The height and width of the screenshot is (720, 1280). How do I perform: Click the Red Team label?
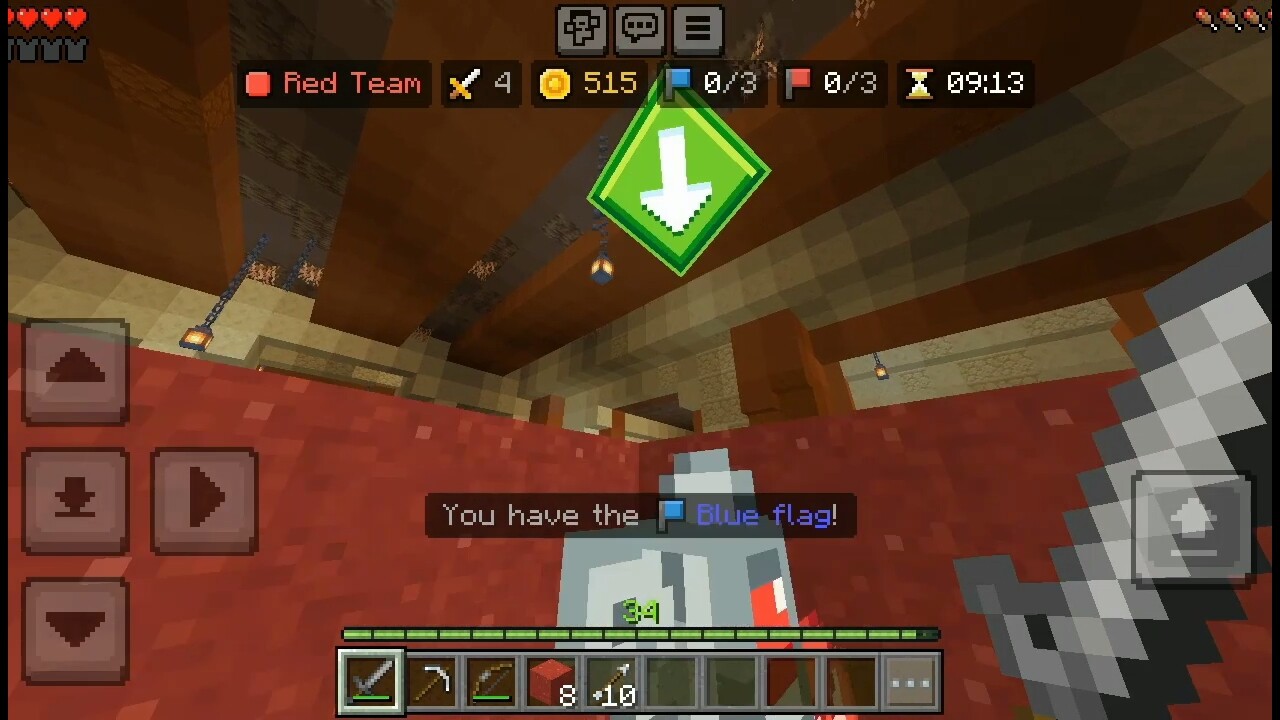pos(334,84)
